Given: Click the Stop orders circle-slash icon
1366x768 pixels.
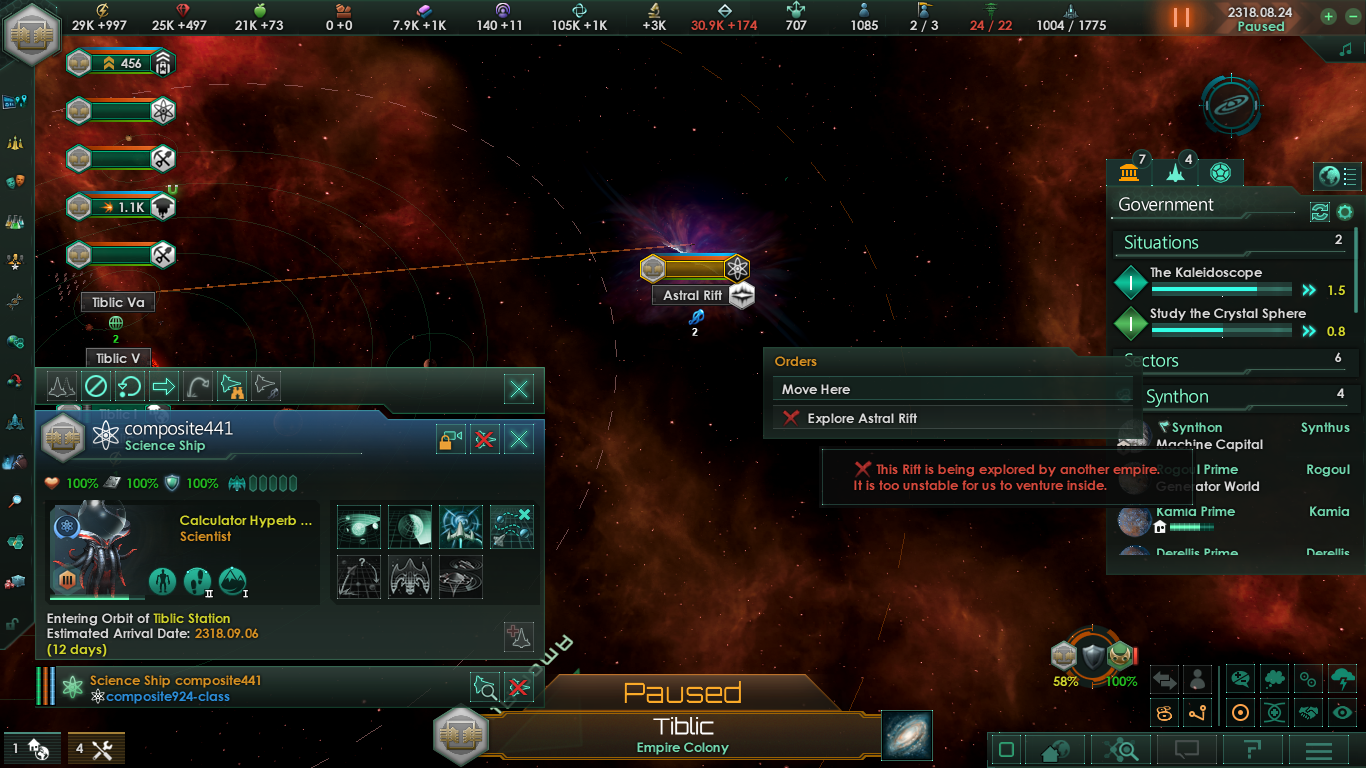Looking at the screenshot, I should coord(95,386).
